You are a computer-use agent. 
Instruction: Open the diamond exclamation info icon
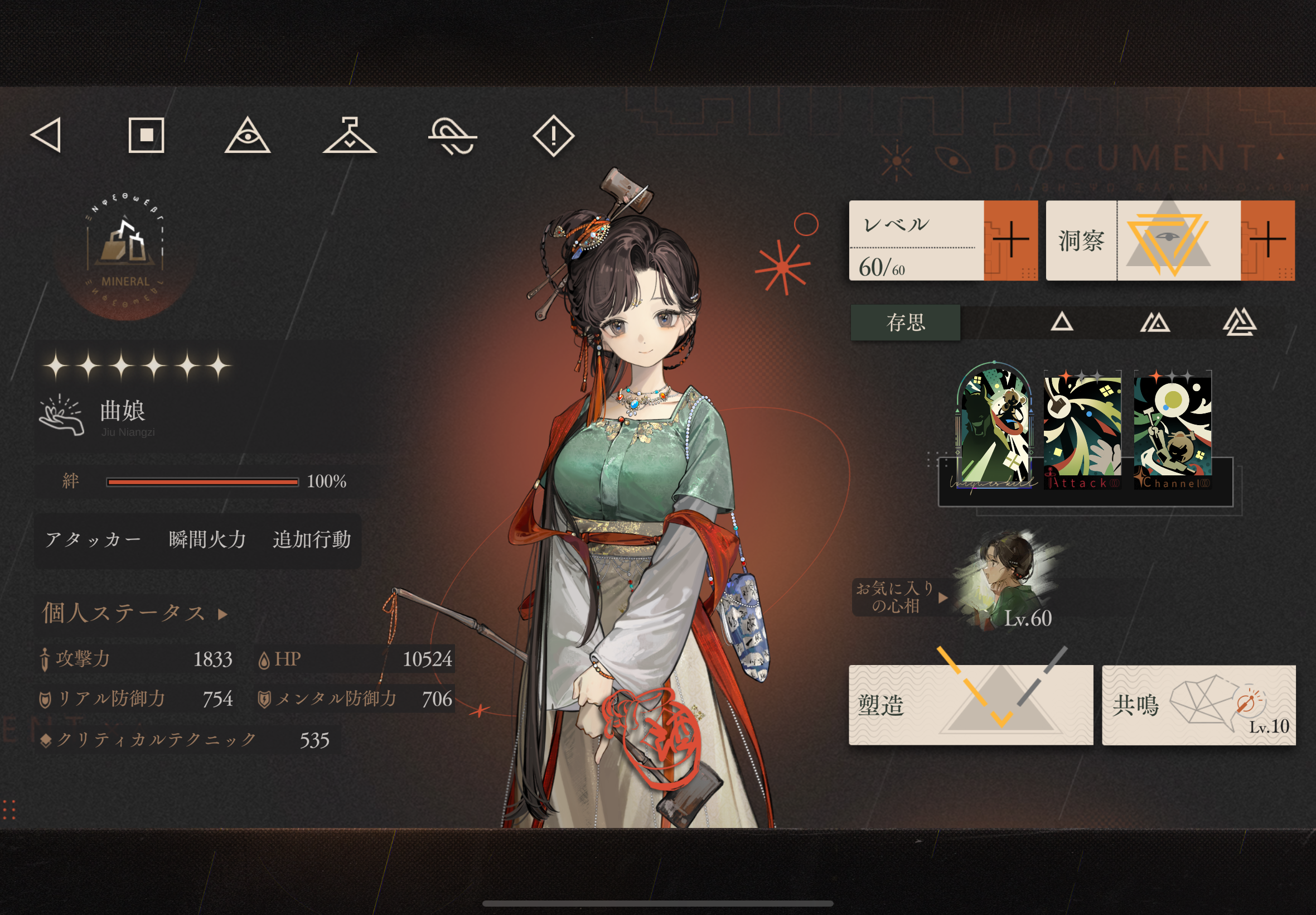click(x=553, y=137)
